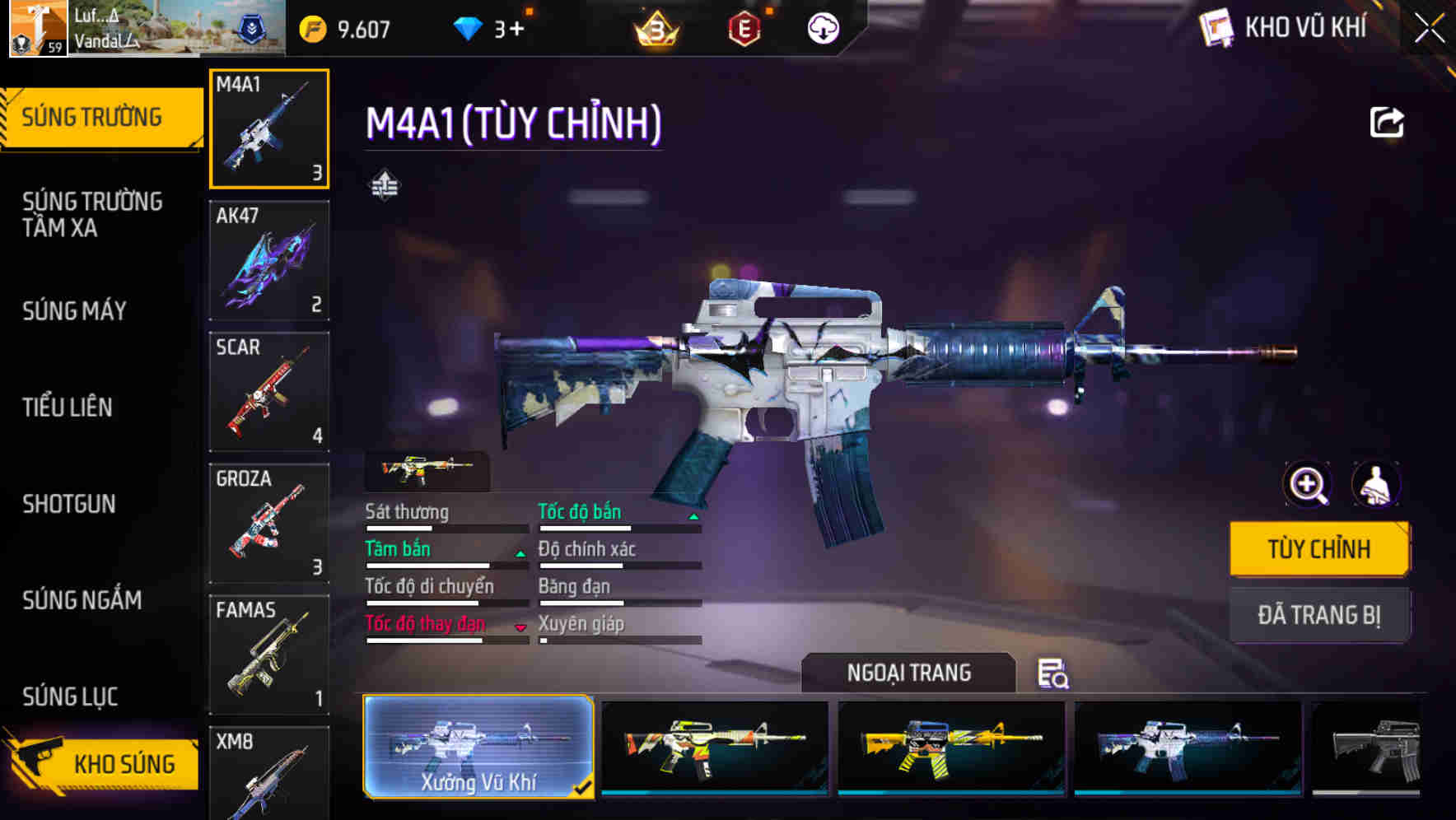
Task: Select the FAMAS weapon tile
Action: [269, 655]
